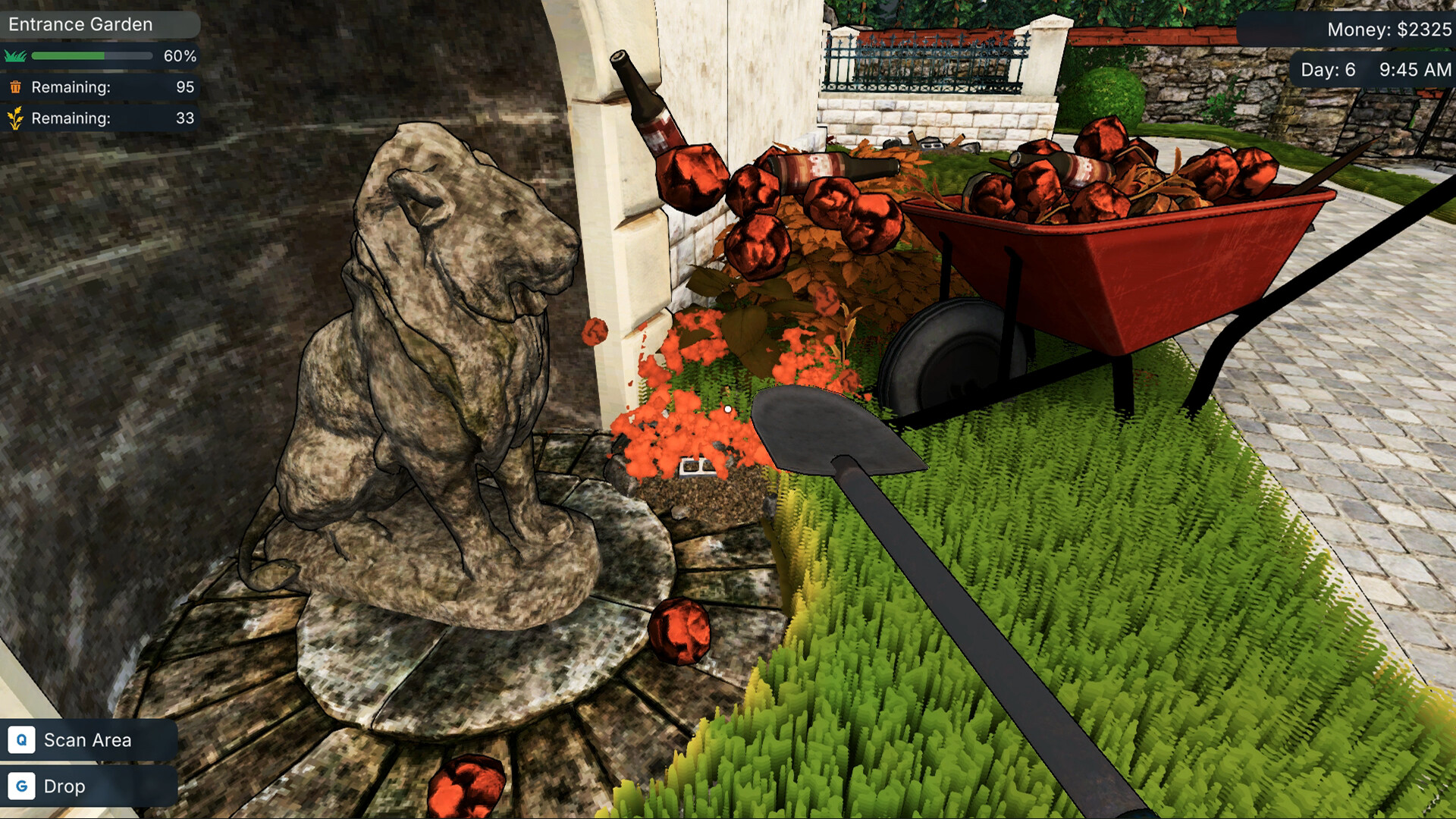Click the Drop action label
Viewport: 1456px width, 819px height.
65,786
